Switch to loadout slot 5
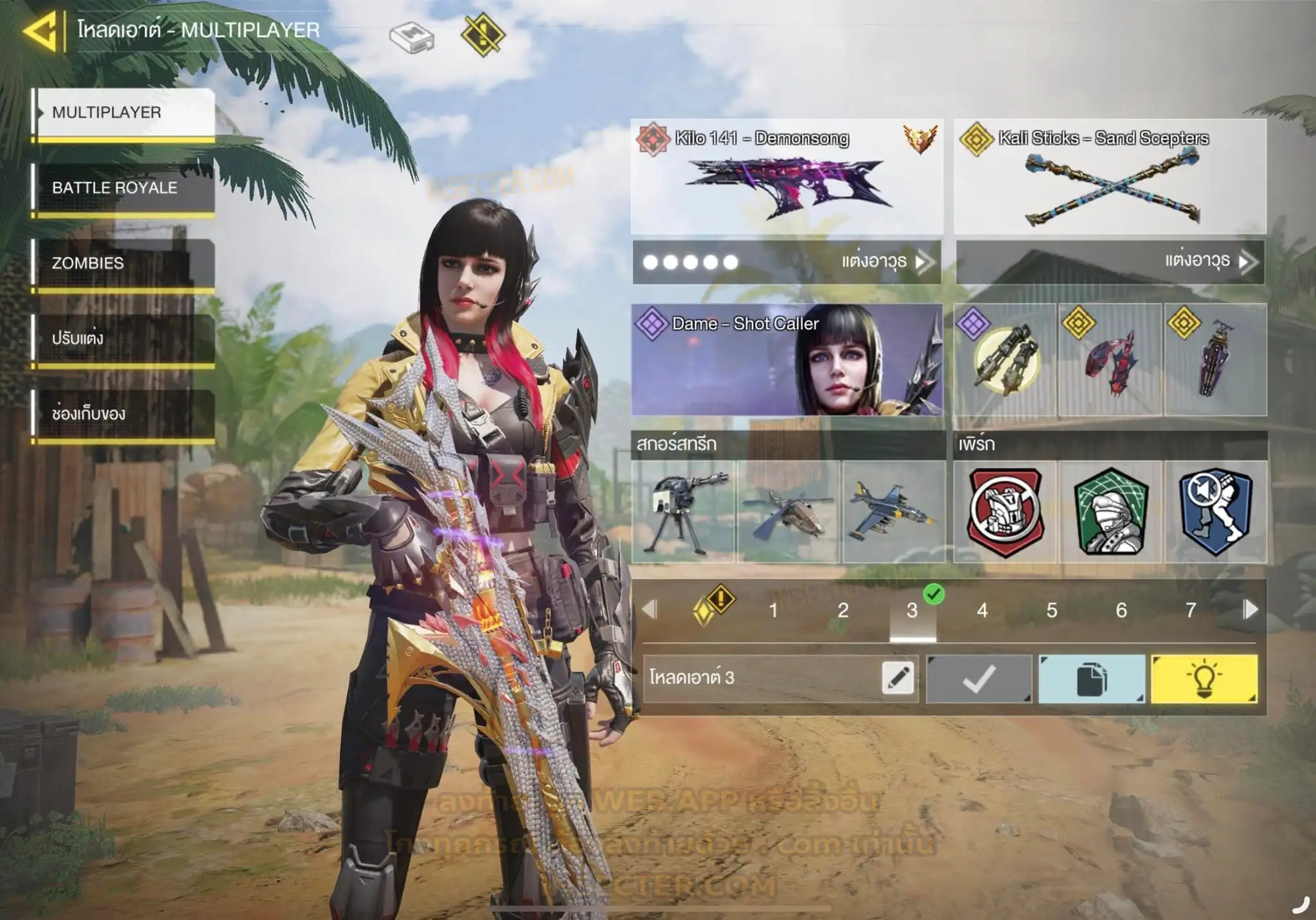The image size is (1316, 920). pos(1052,610)
